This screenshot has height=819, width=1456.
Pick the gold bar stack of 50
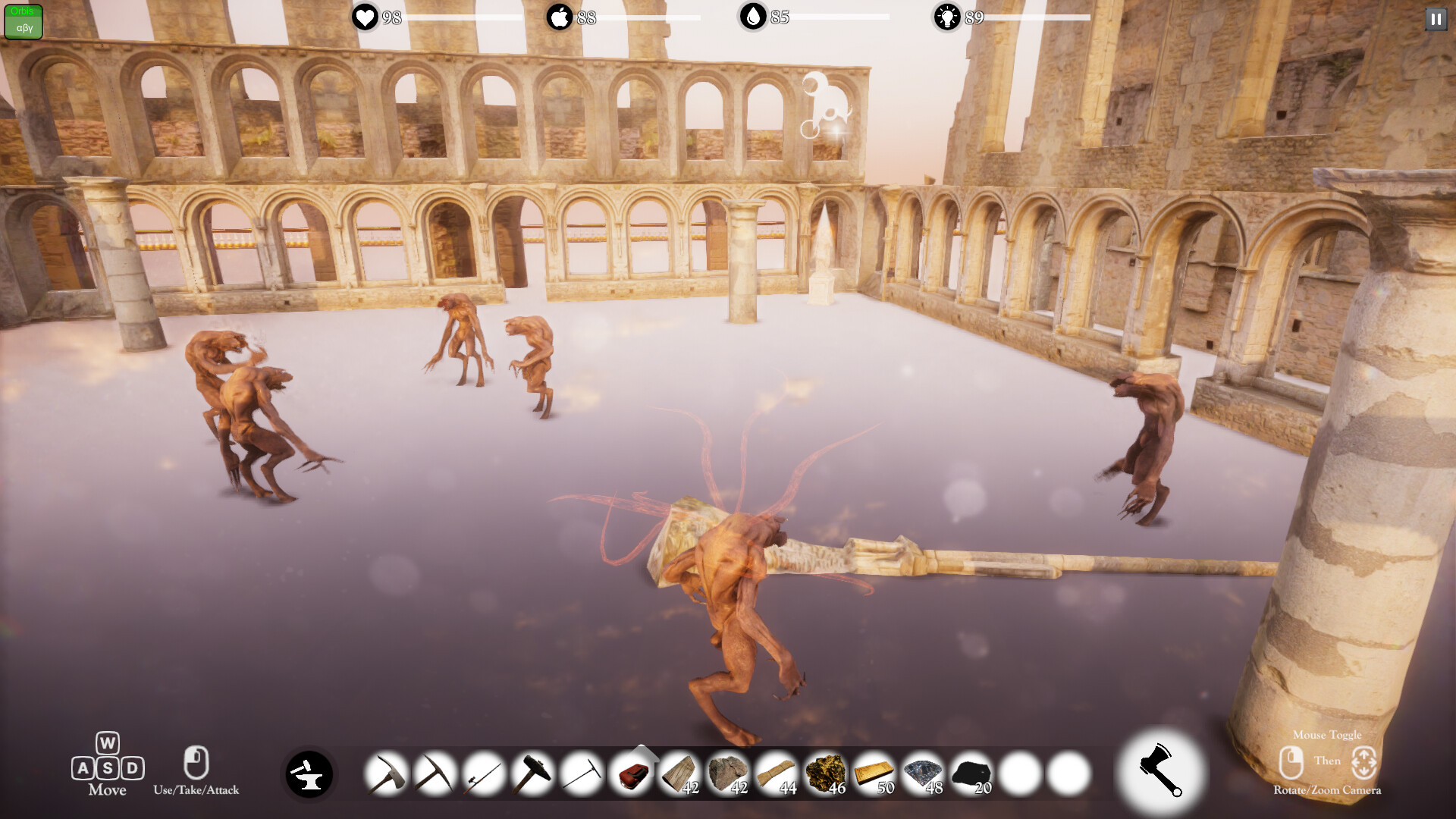pyautogui.click(x=874, y=774)
